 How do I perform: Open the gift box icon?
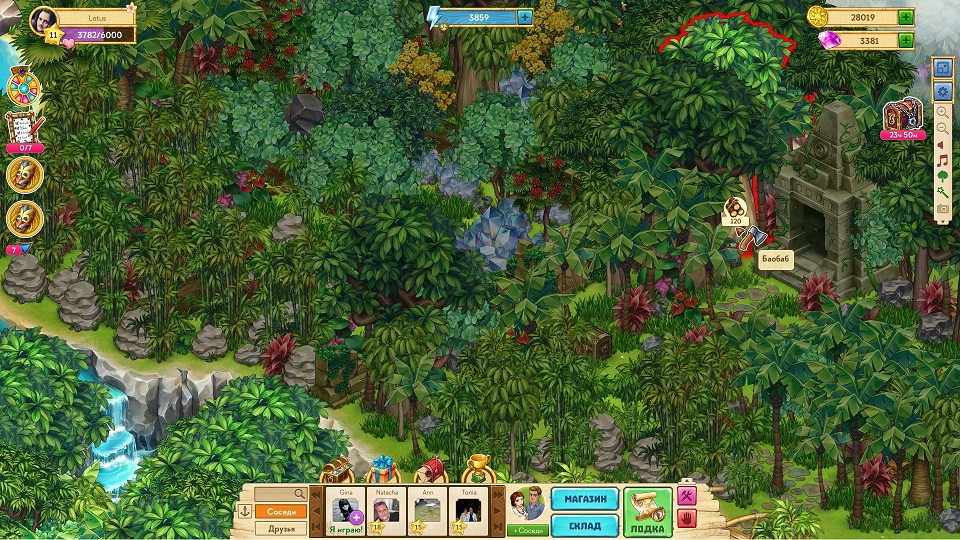click(x=381, y=470)
